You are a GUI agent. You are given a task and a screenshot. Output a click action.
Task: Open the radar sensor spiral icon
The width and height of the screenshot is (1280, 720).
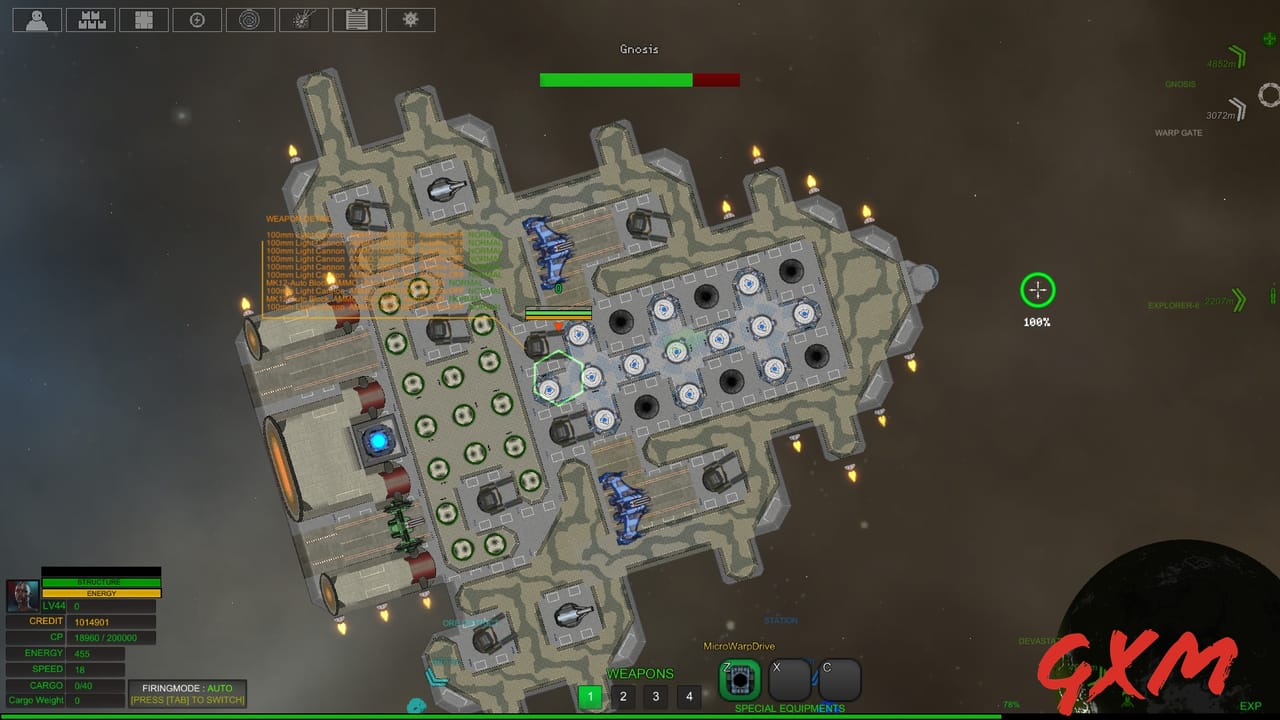(x=250, y=19)
